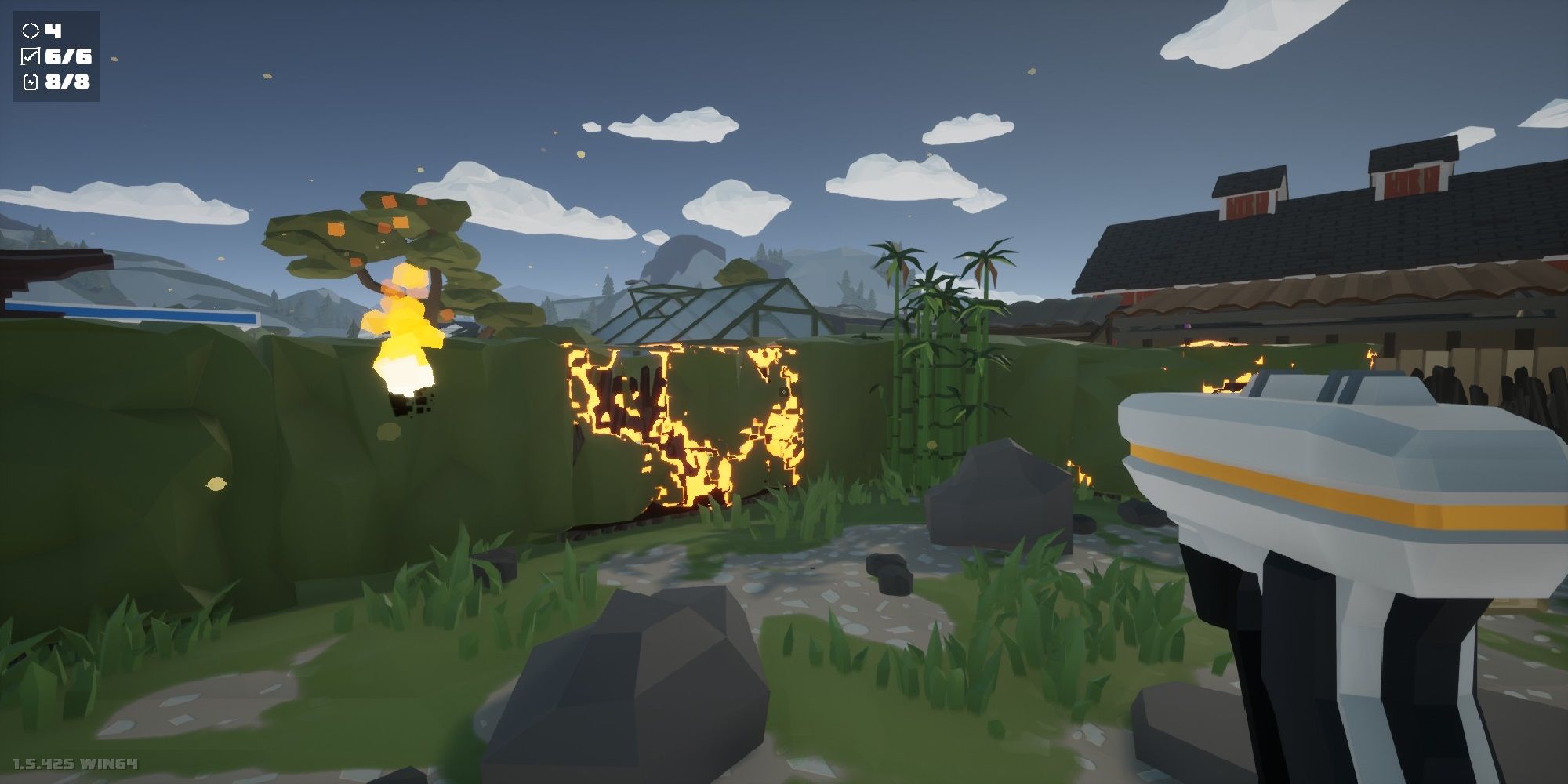Click the crosshair target counter icon
Image resolution: width=1568 pixels, height=784 pixels.
pos(31,31)
